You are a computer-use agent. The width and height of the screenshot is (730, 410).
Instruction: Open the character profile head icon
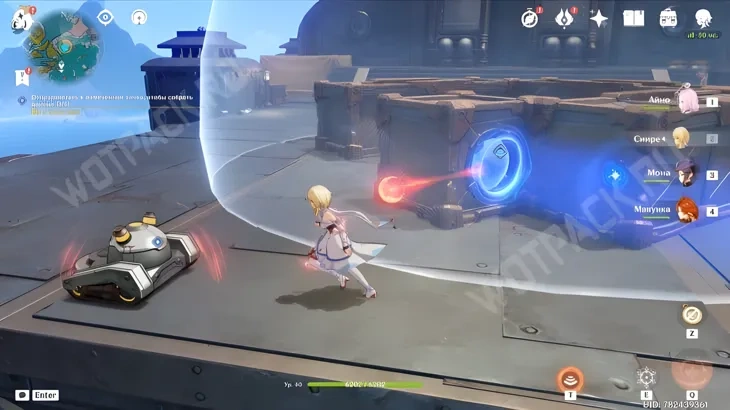(703, 17)
